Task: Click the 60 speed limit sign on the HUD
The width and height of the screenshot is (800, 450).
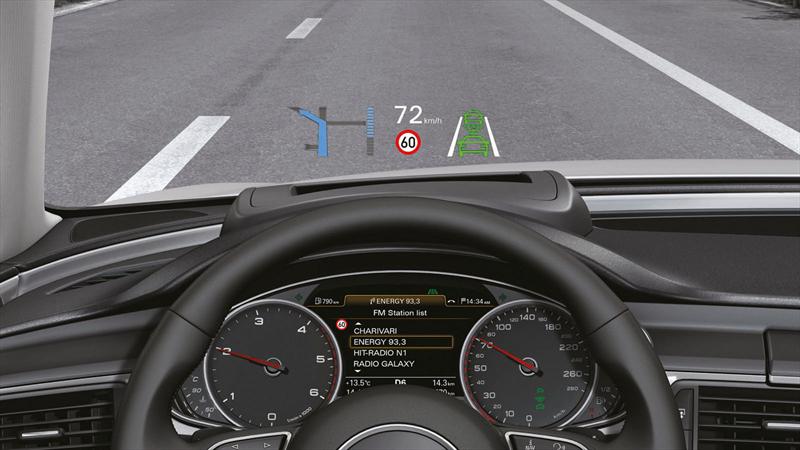Action: click(x=407, y=143)
